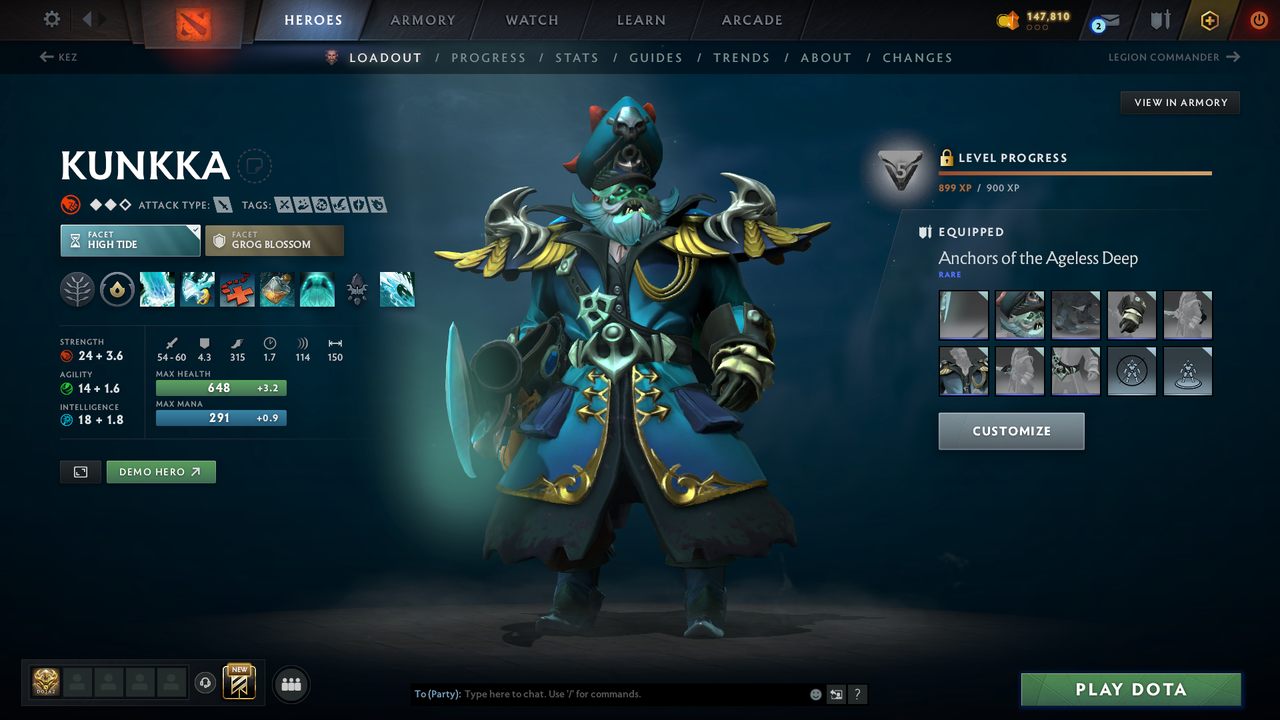Open the mail notifications icon with badge 2

(x=1104, y=19)
